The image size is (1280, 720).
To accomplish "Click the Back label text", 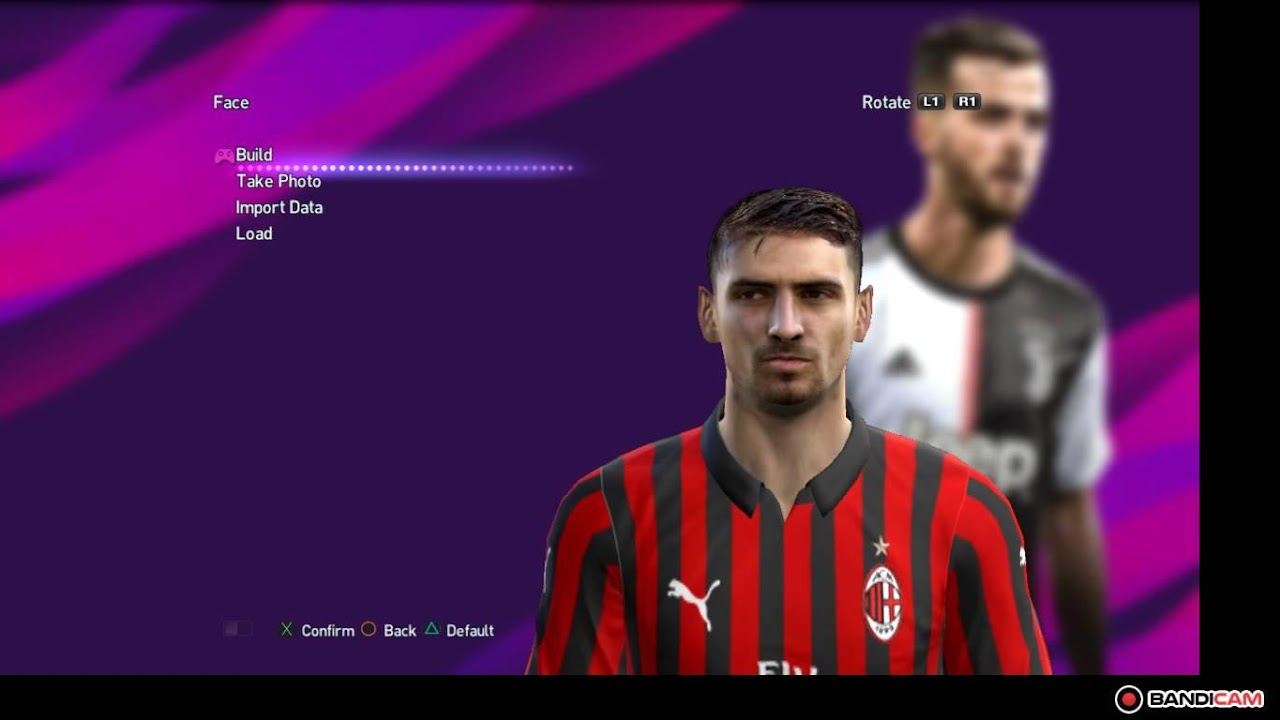I will (399, 631).
